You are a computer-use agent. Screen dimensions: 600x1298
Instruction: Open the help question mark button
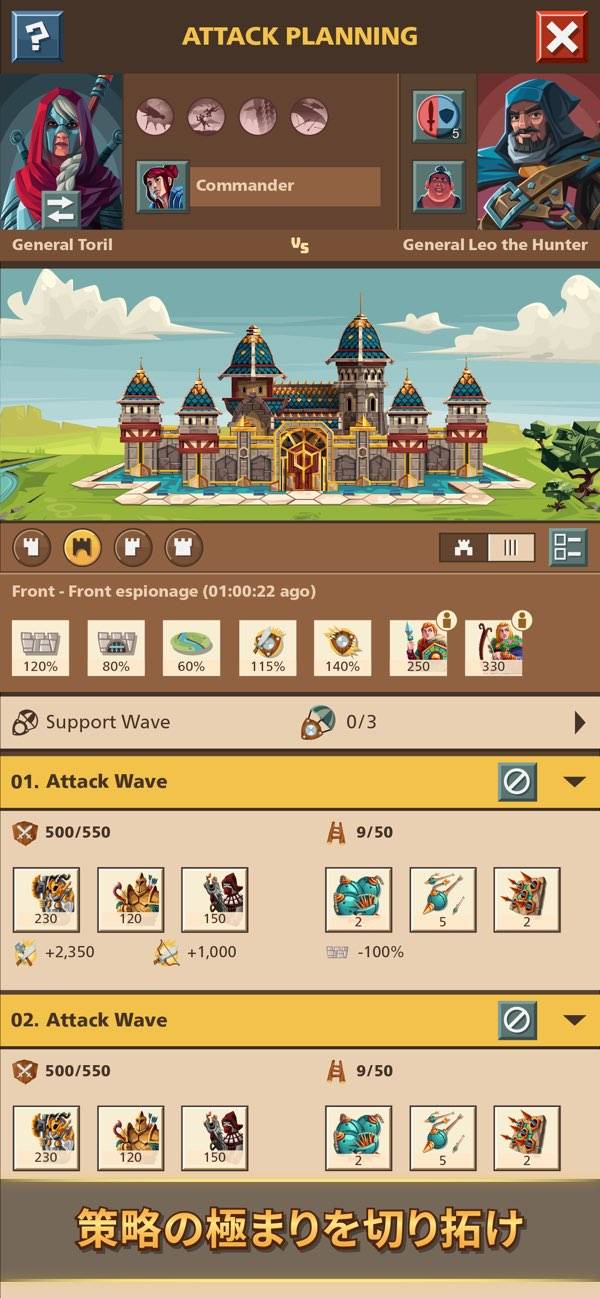36,37
